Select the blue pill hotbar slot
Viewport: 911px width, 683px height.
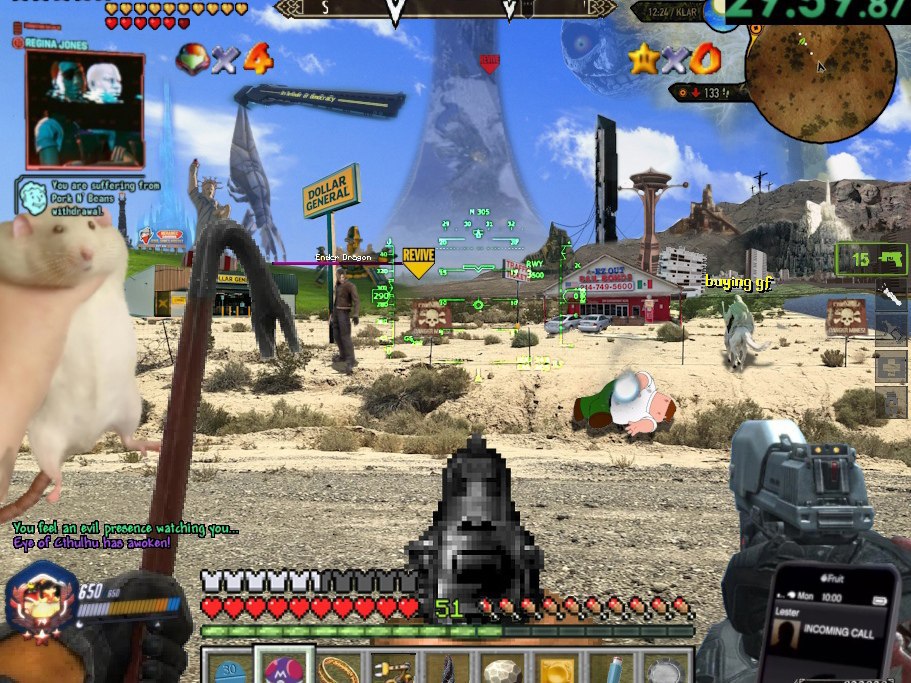click(229, 668)
